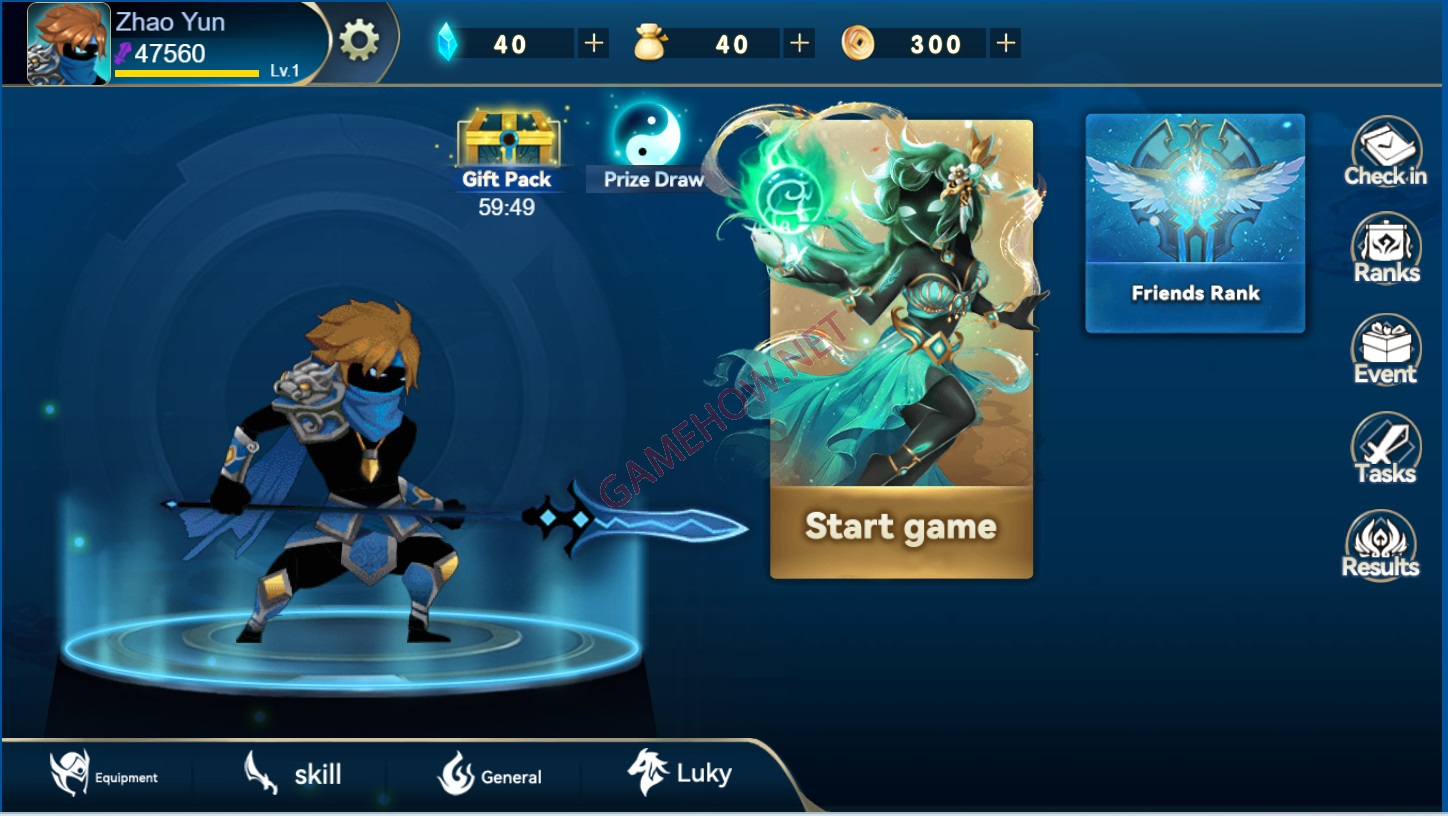Add more gems with the crystal plus button
Screen dimensions: 1448x816
(594, 43)
